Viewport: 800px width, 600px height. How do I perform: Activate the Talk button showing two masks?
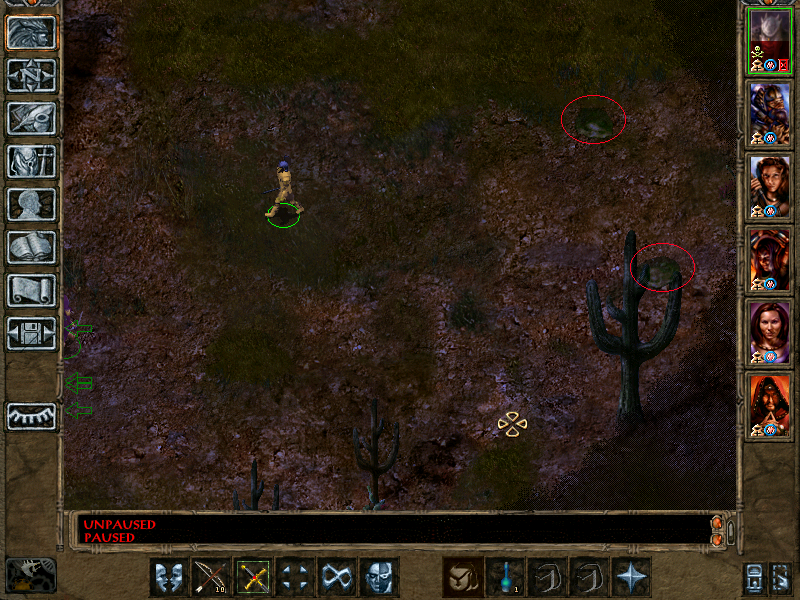(169, 576)
